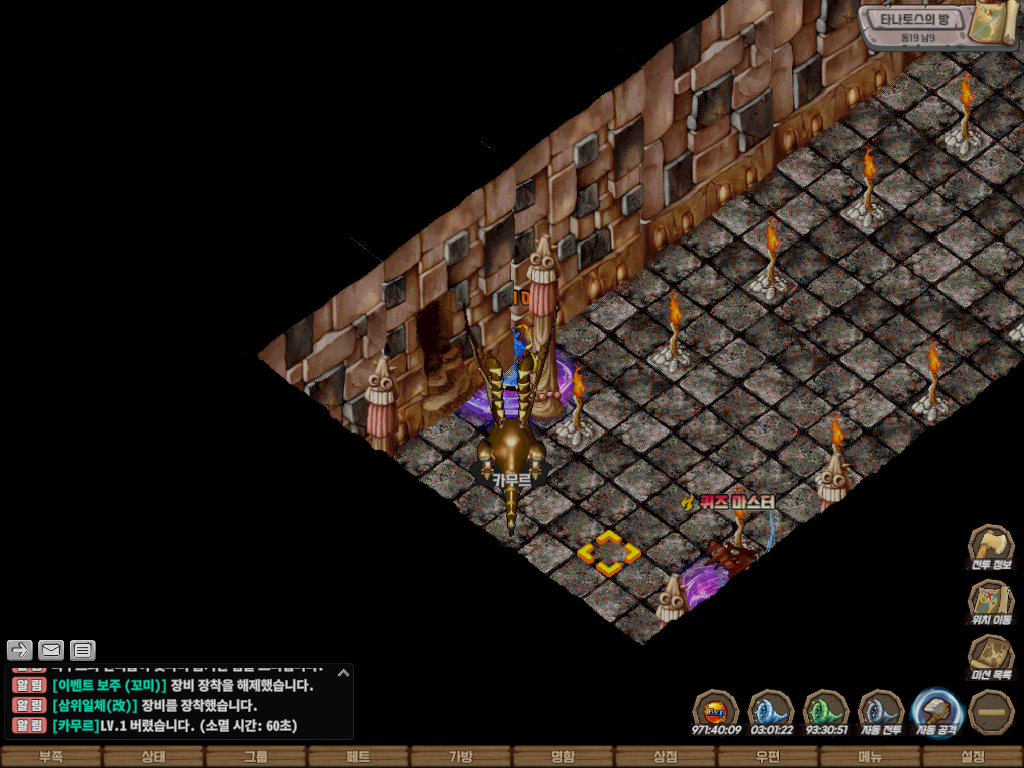Open the 메뉴 (menu) button
The width and height of the screenshot is (1024, 768).
[870, 757]
